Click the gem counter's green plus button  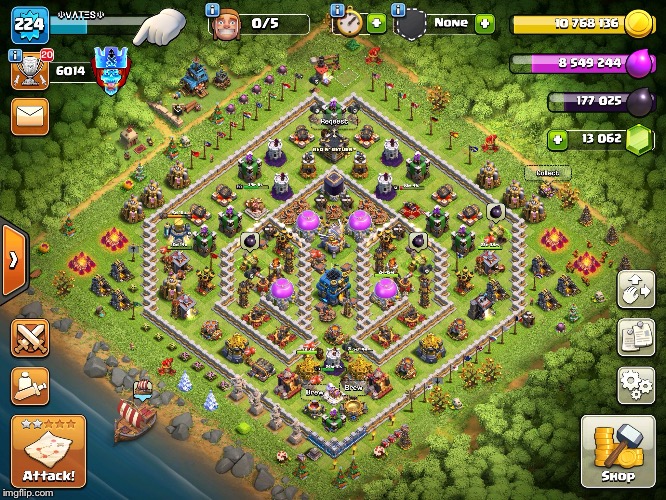point(557,139)
